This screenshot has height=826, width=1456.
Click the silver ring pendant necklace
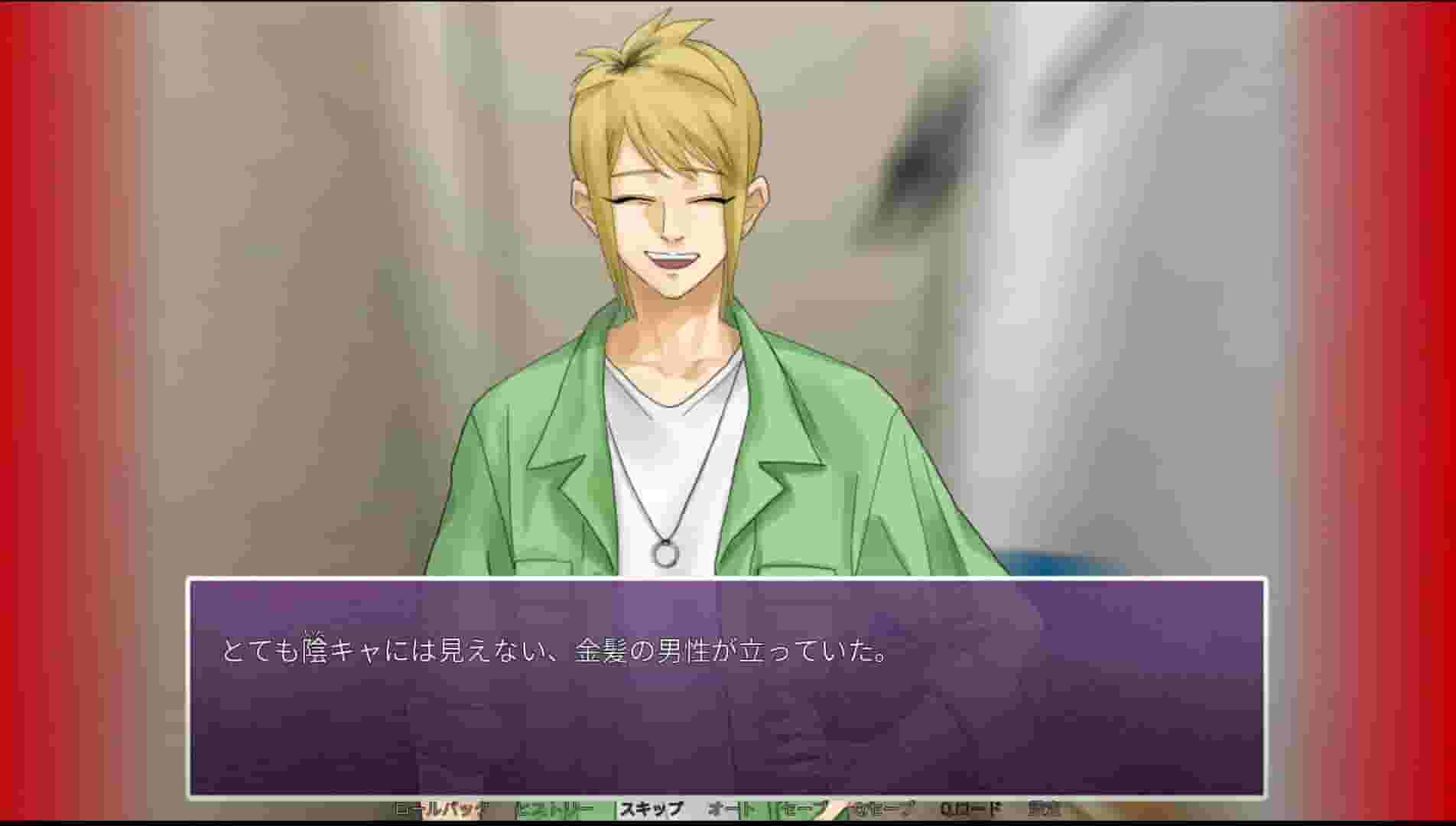pos(664,553)
